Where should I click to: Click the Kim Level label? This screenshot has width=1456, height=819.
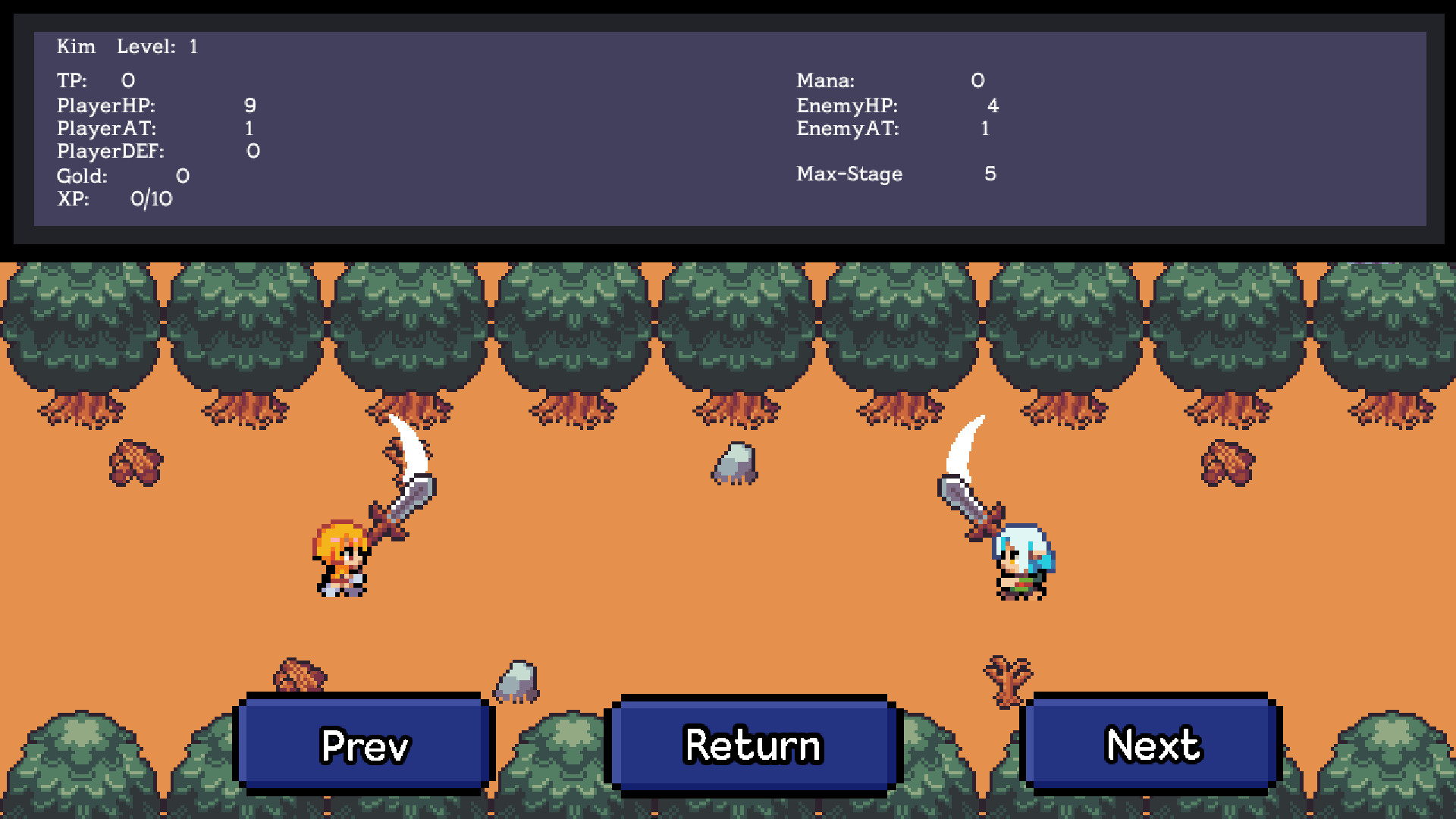click(125, 46)
